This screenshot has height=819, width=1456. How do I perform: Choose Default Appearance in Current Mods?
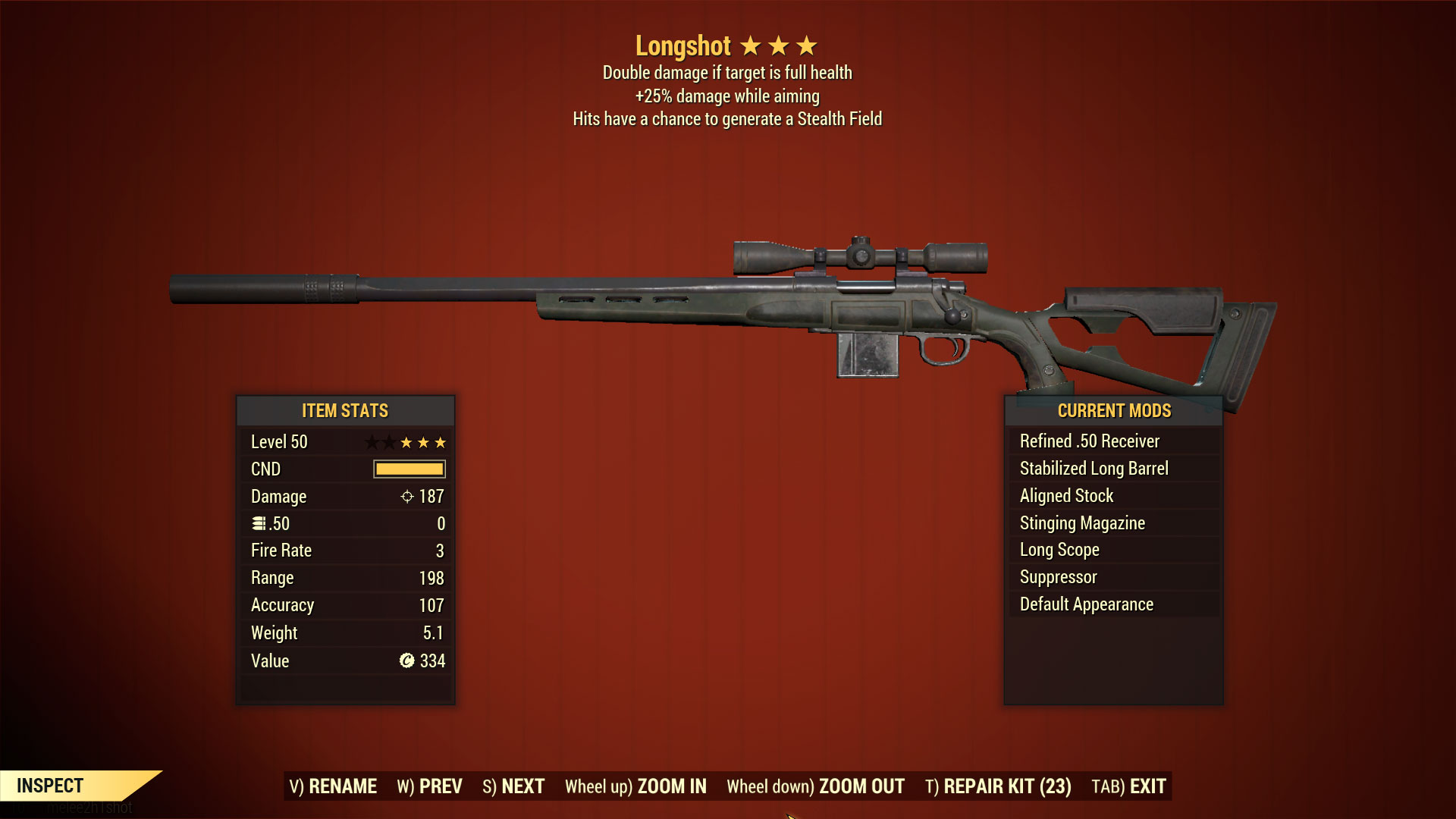click(x=1086, y=604)
